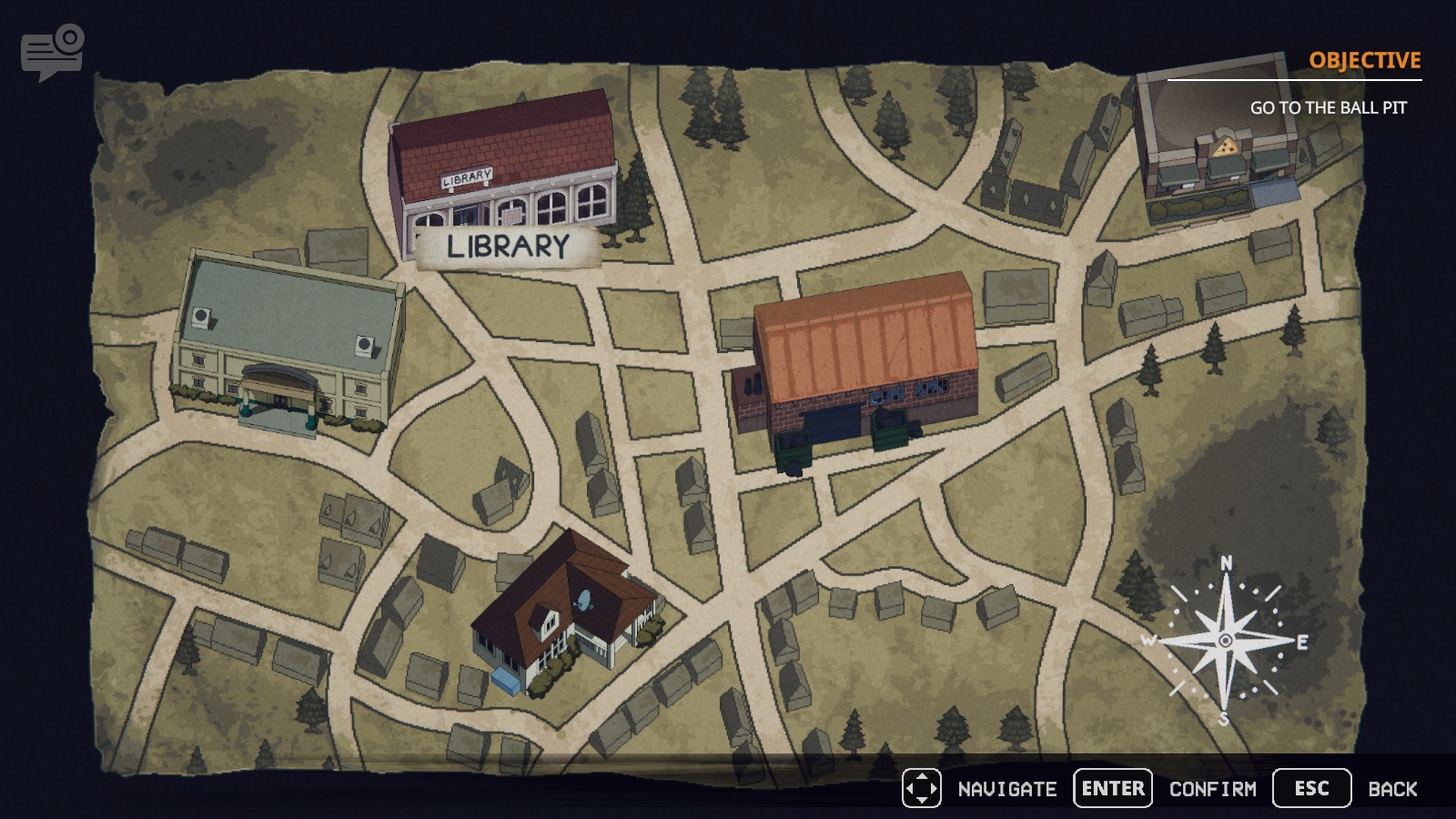Image resolution: width=1456 pixels, height=819 pixels.
Task: Click the orange OBJECTIVE header
Action: point(1363,61)
